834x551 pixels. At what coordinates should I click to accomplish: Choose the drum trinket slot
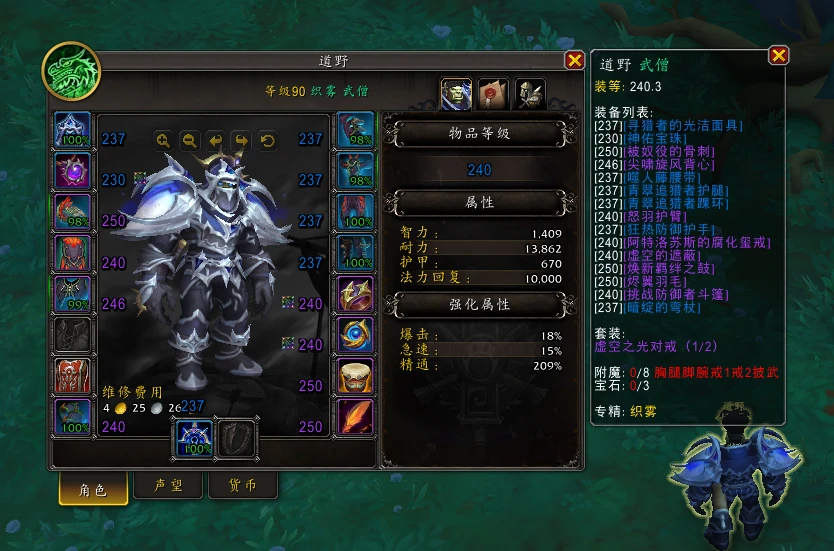355,377
